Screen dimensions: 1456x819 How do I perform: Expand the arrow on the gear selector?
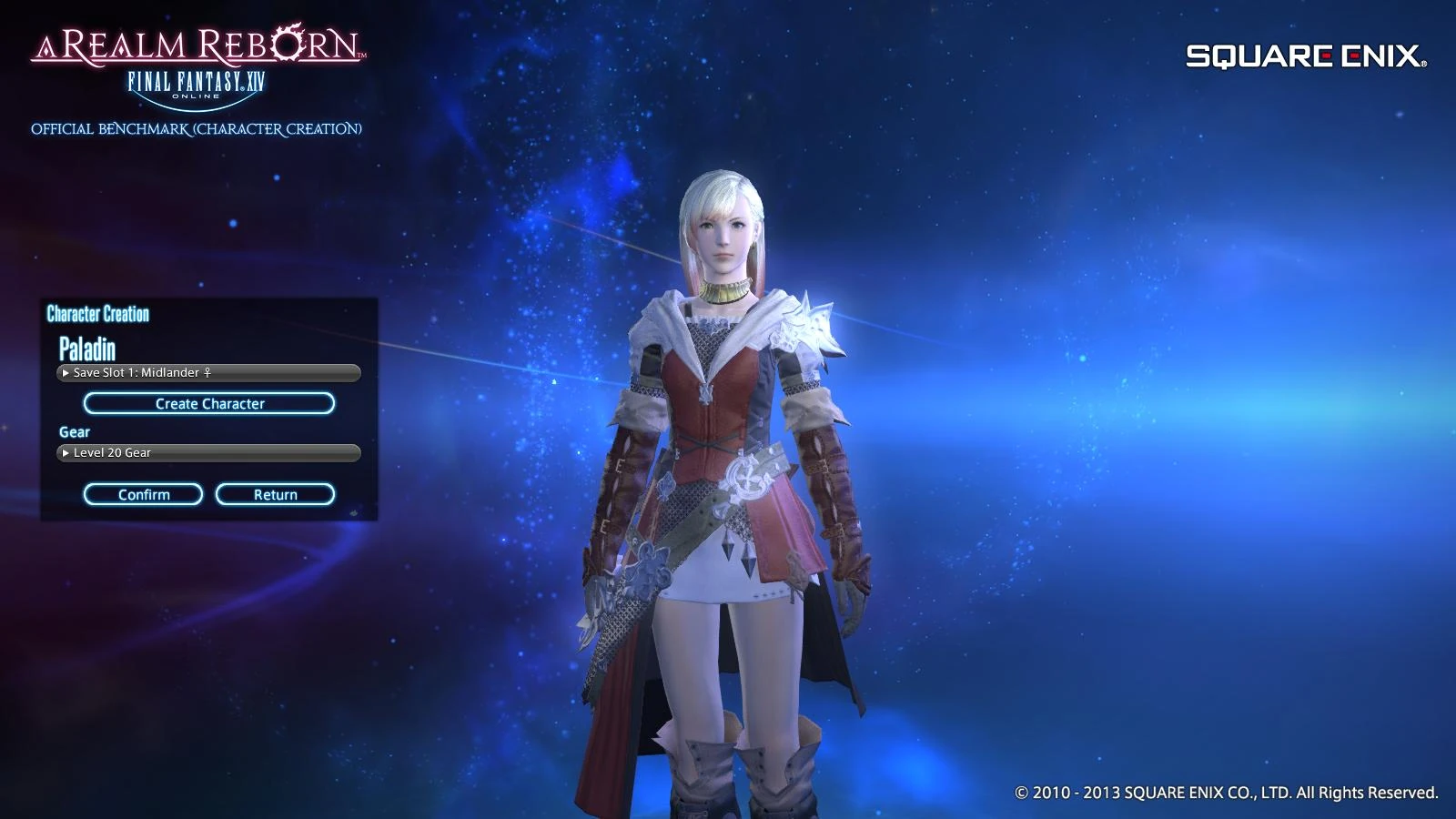coord(64,452)
